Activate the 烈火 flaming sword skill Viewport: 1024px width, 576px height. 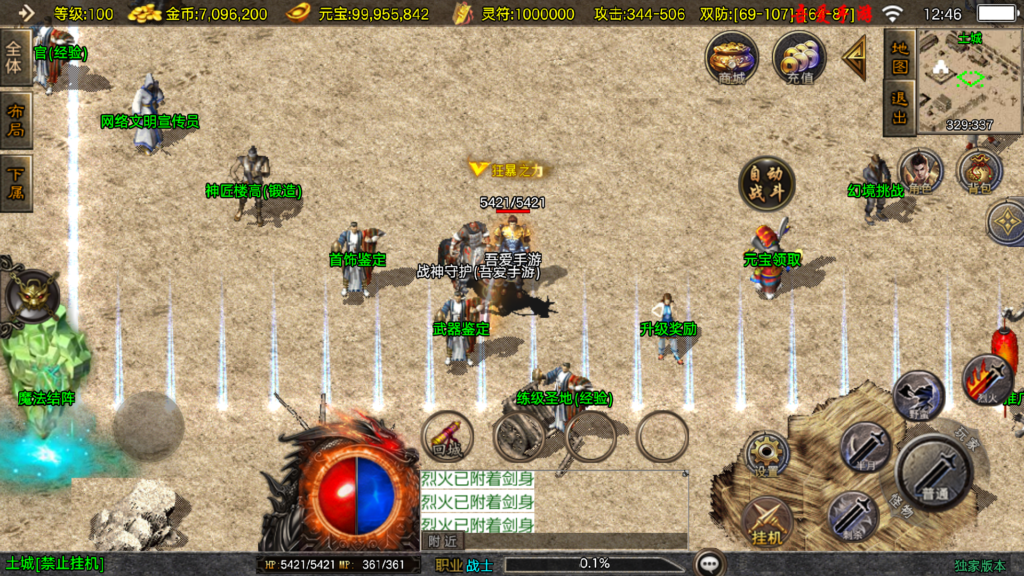[x=988, y=380]
